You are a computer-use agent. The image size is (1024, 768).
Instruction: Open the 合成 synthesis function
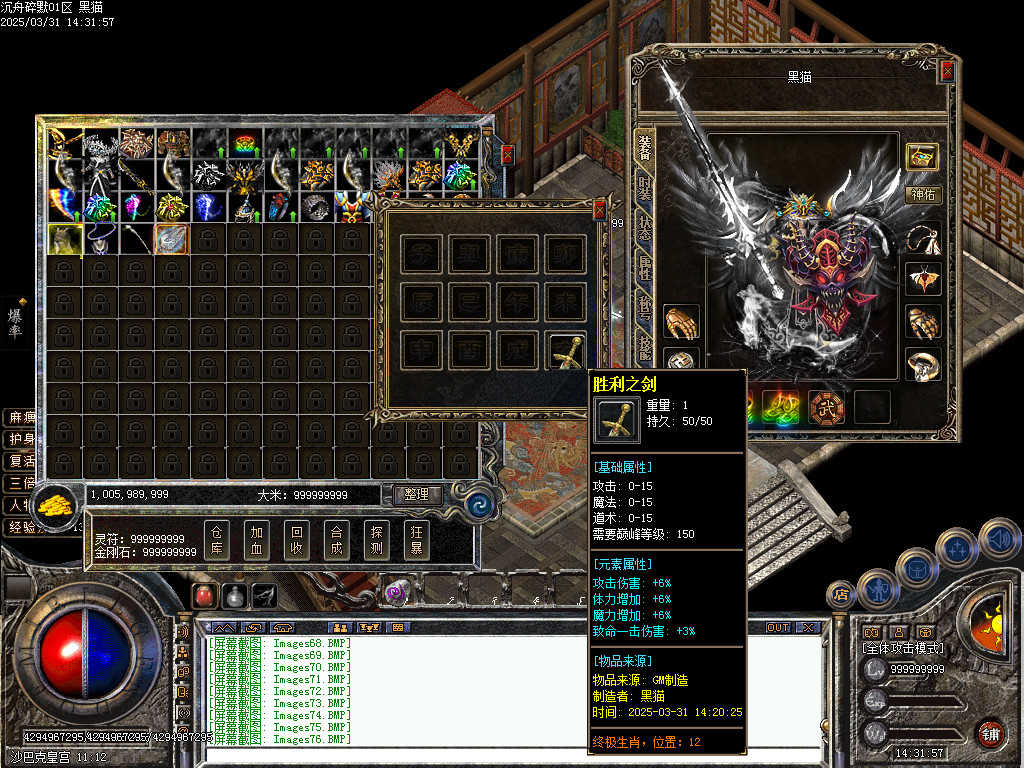point(337,540)
